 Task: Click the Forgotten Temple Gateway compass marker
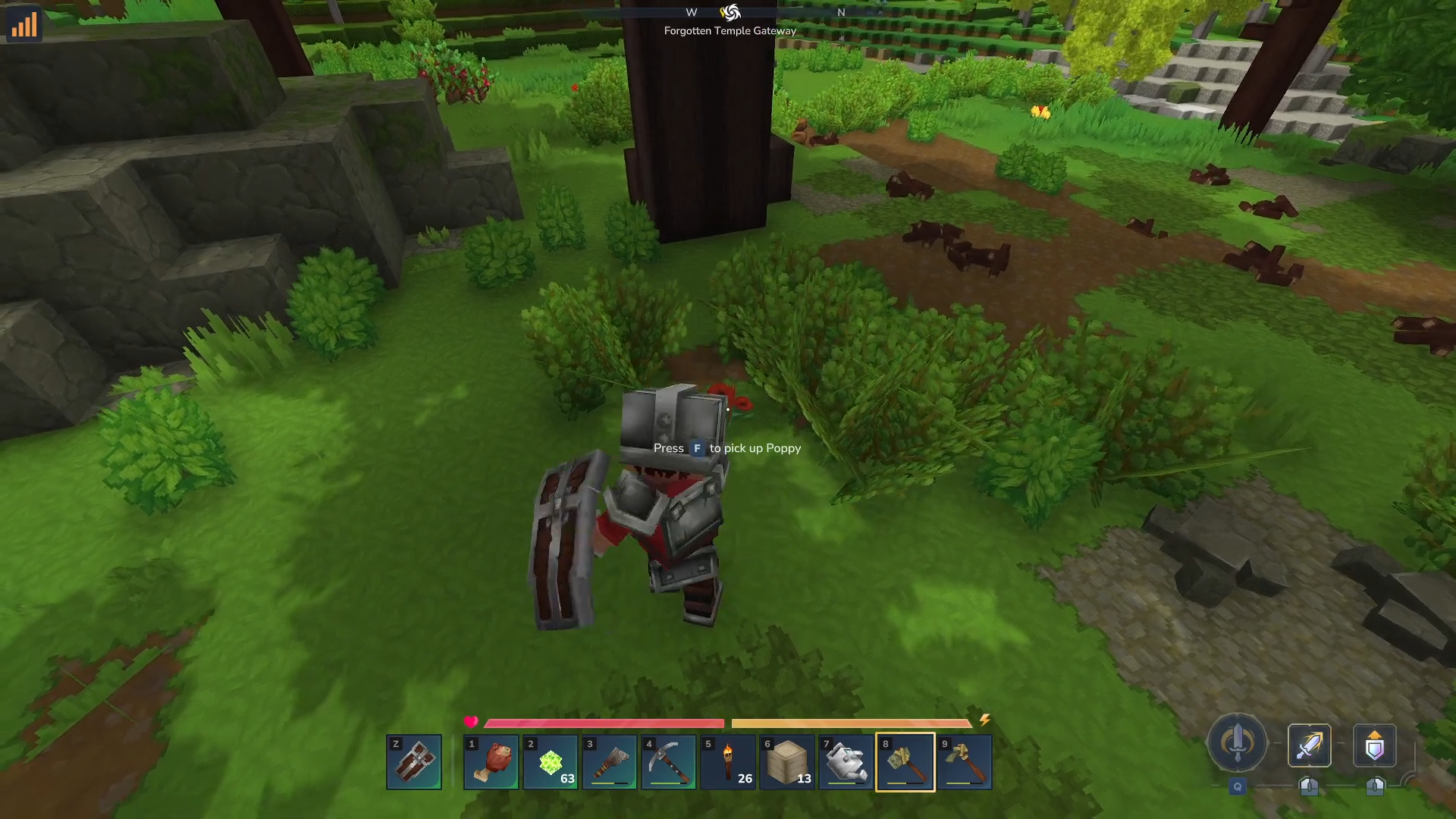(730, 13)
